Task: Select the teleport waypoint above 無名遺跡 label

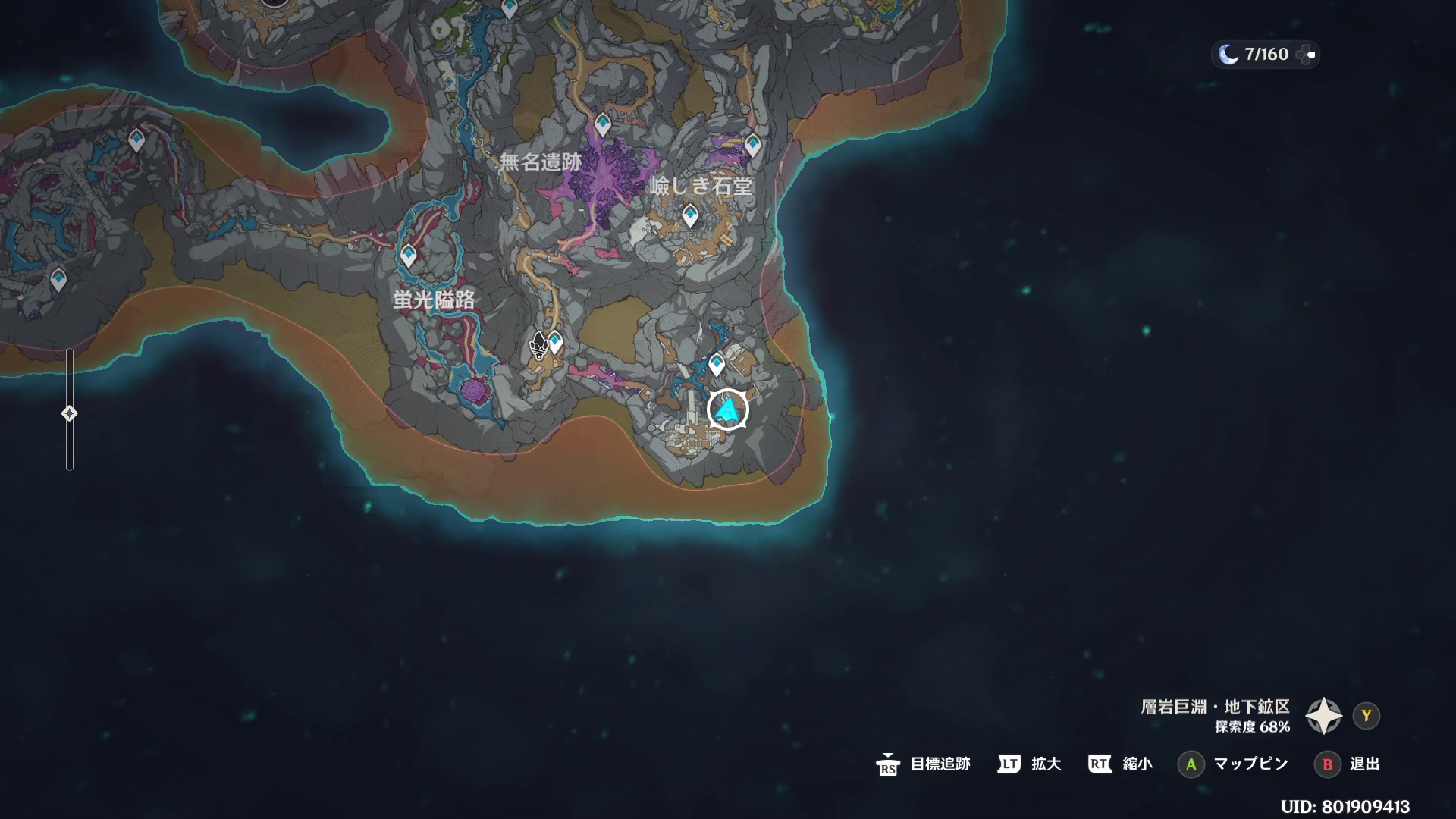Action: pos(603,124)
